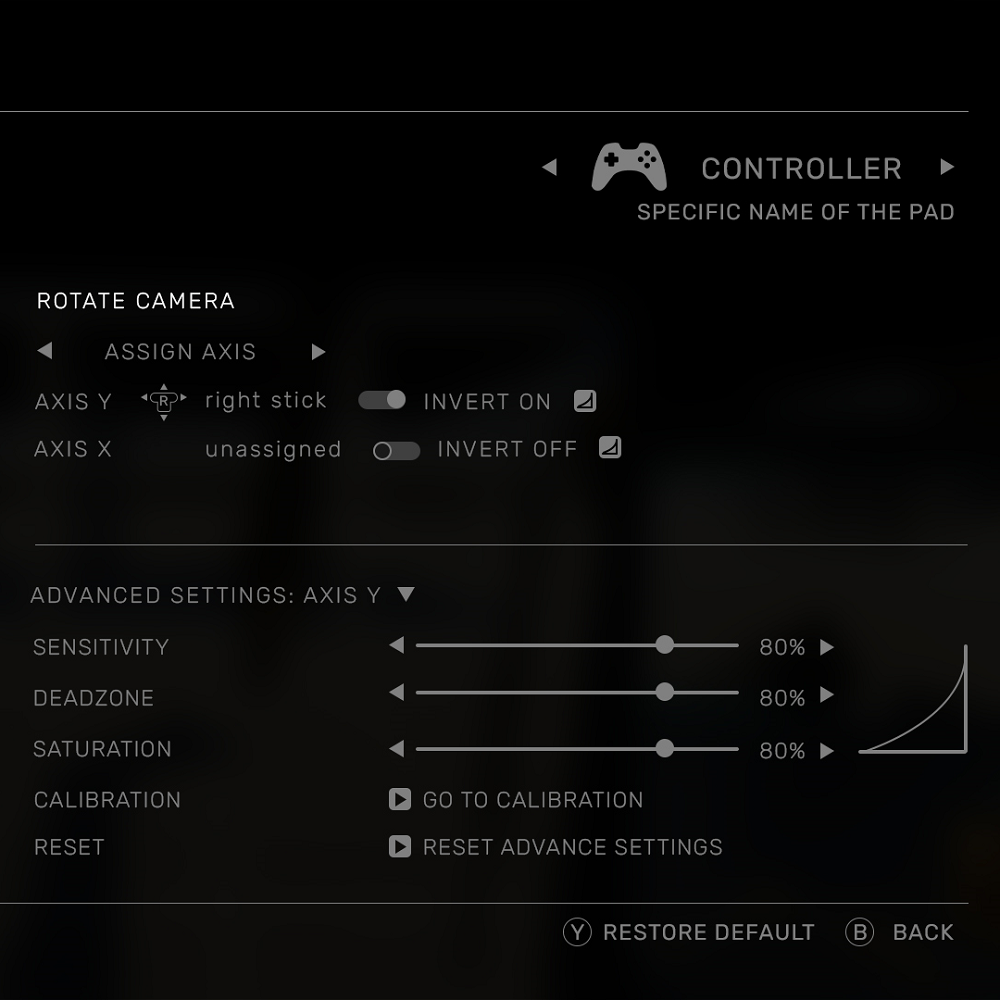
Task: Switch to the previous controller device
Action: tap(549, 167)
